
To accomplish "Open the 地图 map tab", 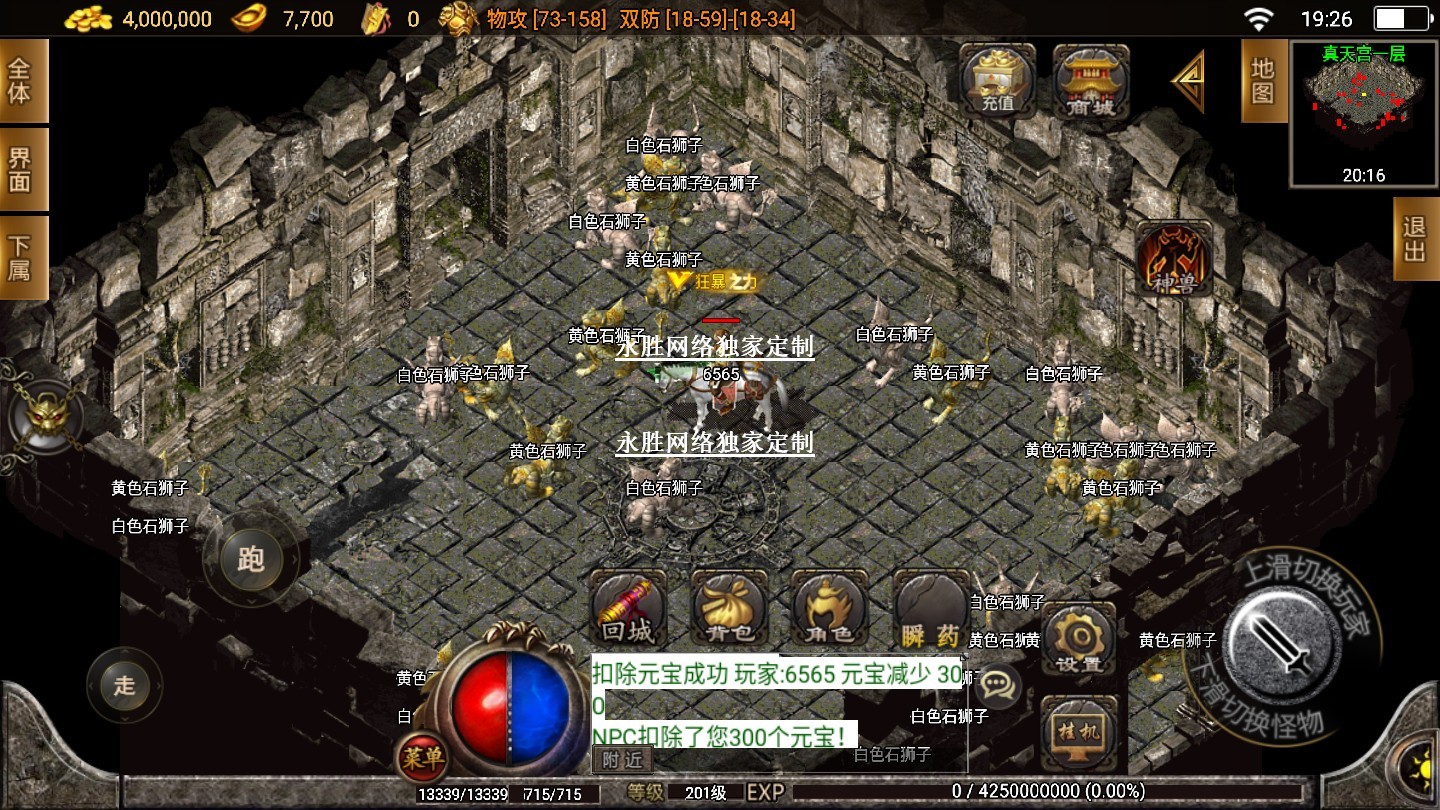I will [x=1263, y=81].
